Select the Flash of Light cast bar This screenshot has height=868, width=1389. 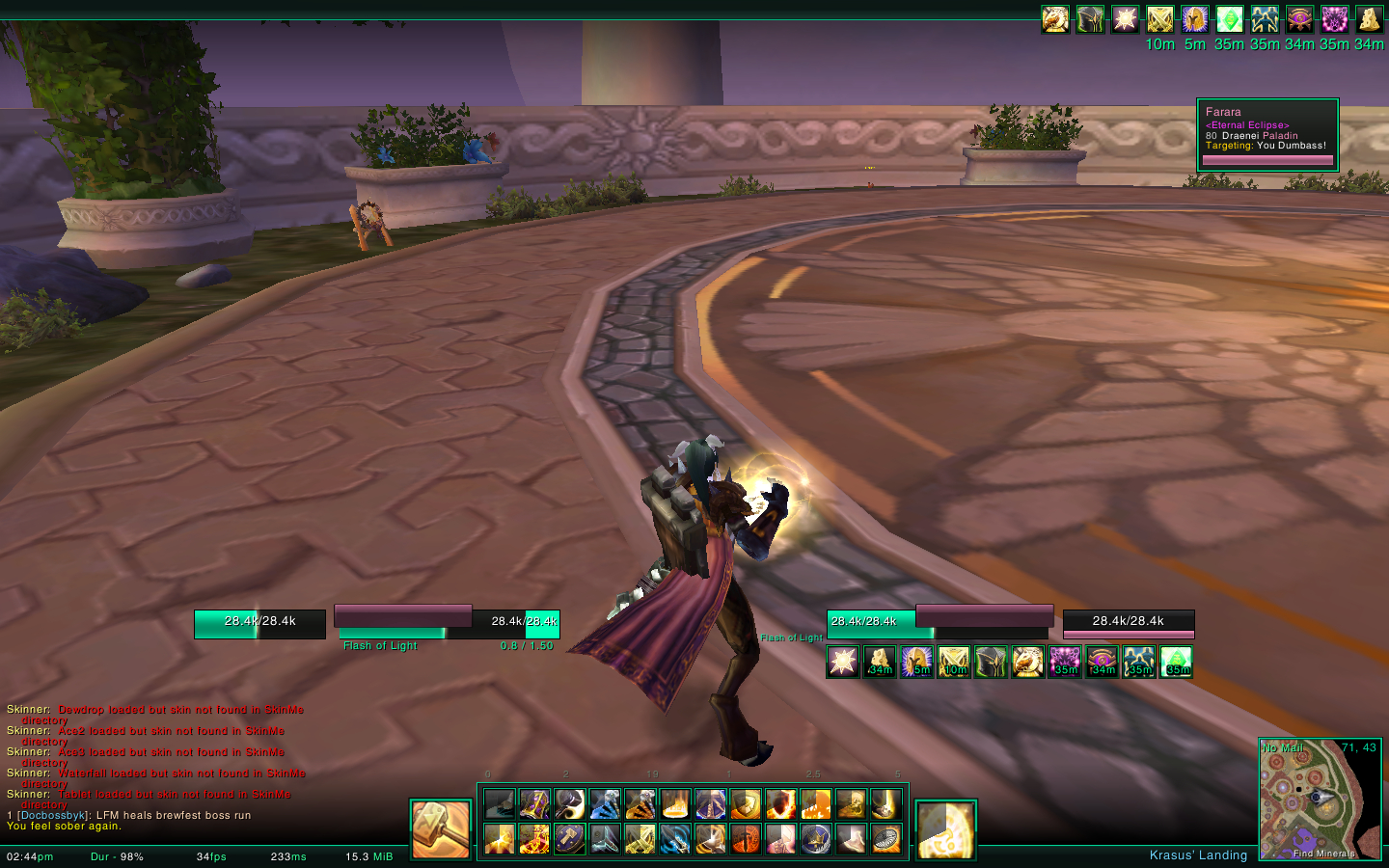[393, 634]
